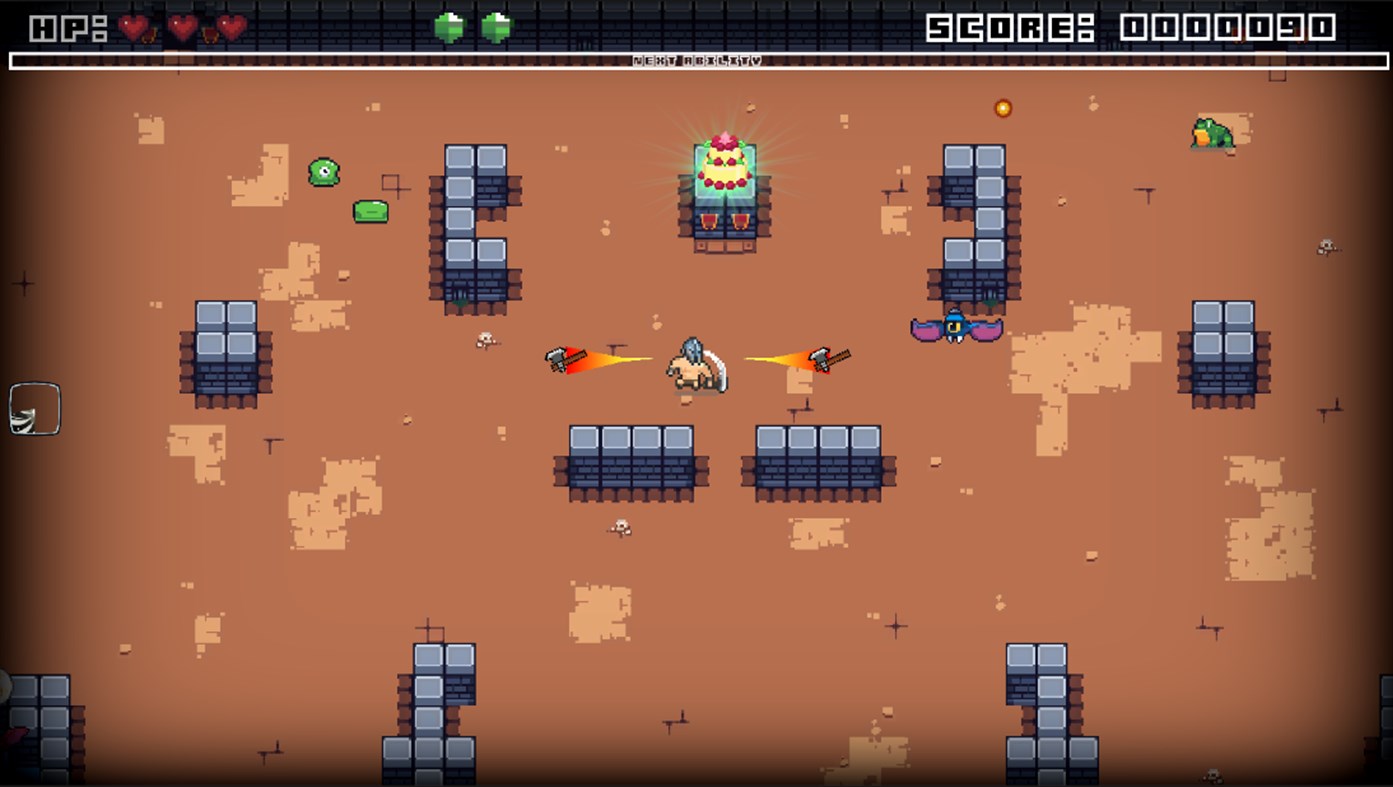The width and height of the screenshot is (1393, 787).
Task: Click the blue bat enemy with purple wings
Action: pos(957,327)
